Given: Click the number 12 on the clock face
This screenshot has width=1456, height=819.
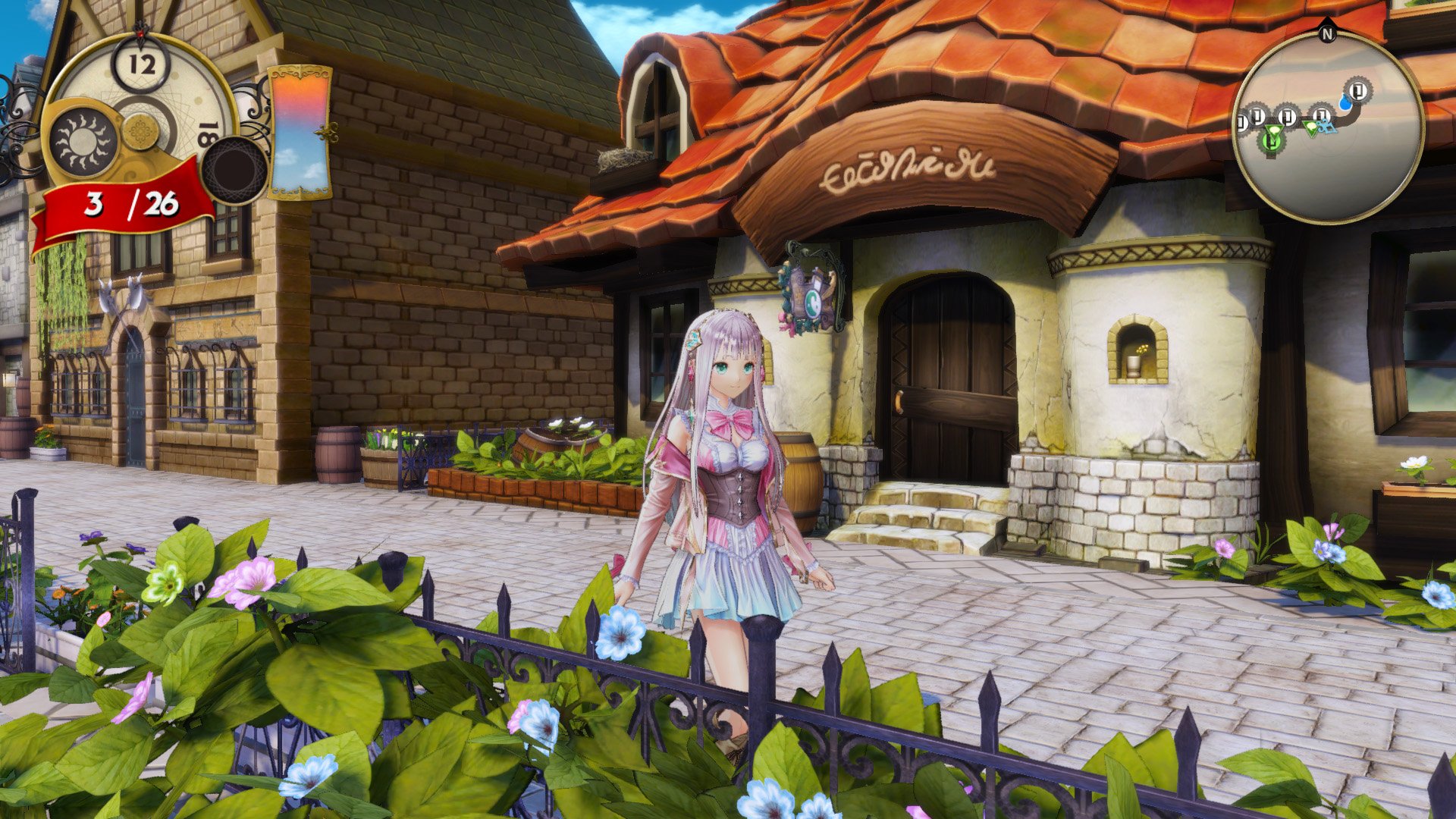Looking at the screenshot, I should 141,64.
